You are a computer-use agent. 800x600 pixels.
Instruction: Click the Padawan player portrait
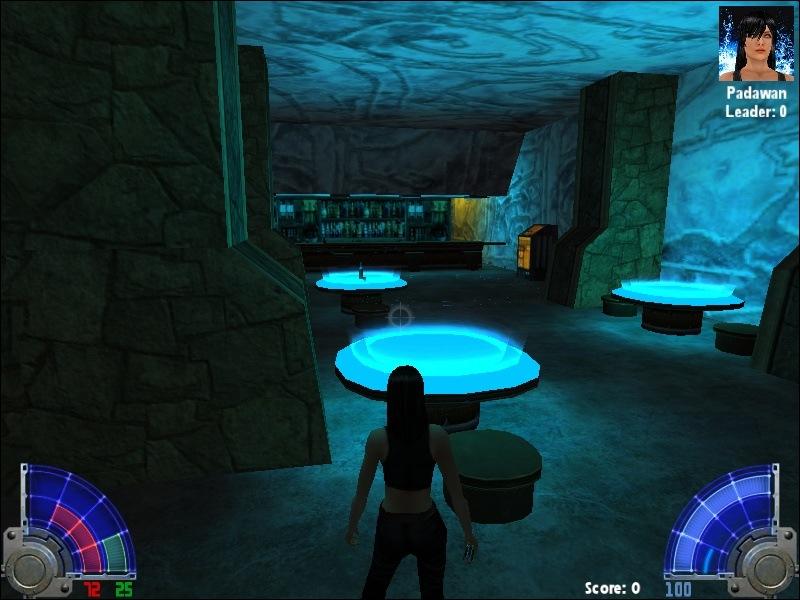click(755, 43)
